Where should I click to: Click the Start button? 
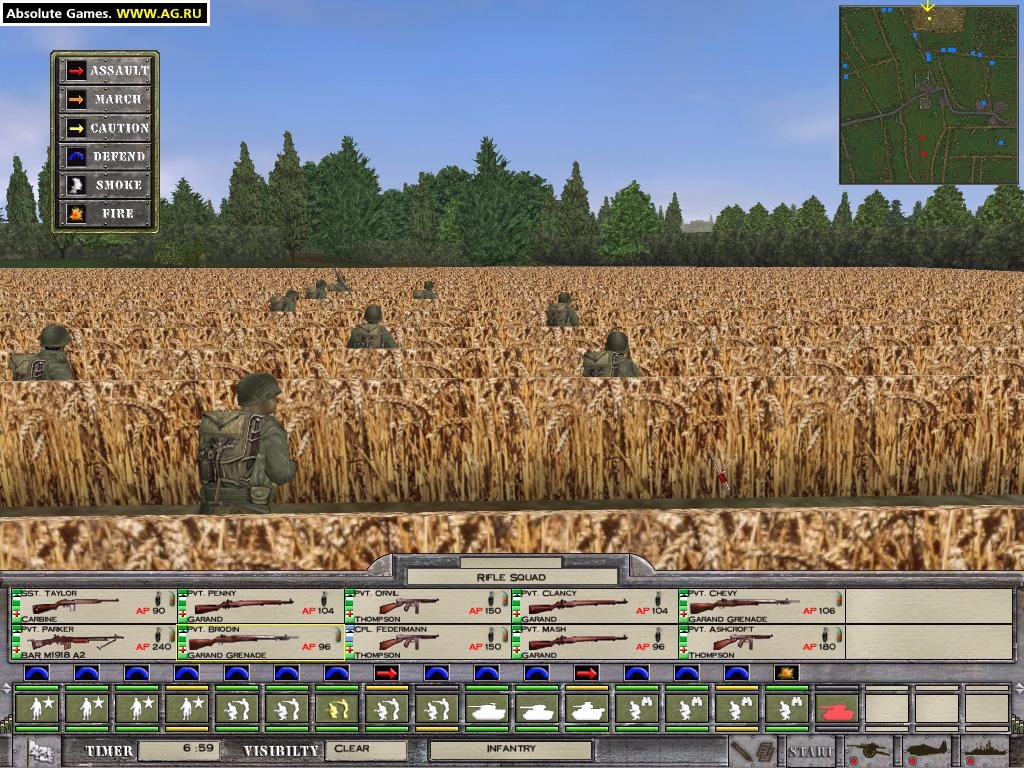[x=810, y=750]
